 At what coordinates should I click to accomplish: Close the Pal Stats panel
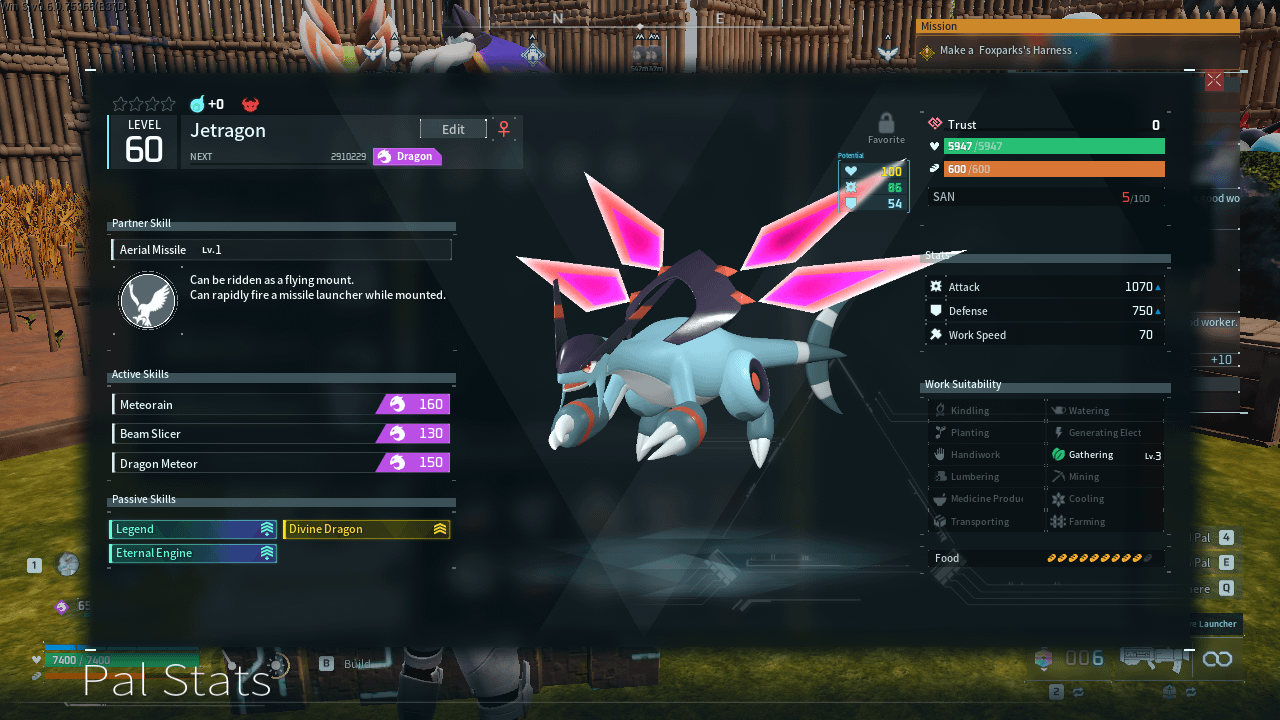[1214, 81]
